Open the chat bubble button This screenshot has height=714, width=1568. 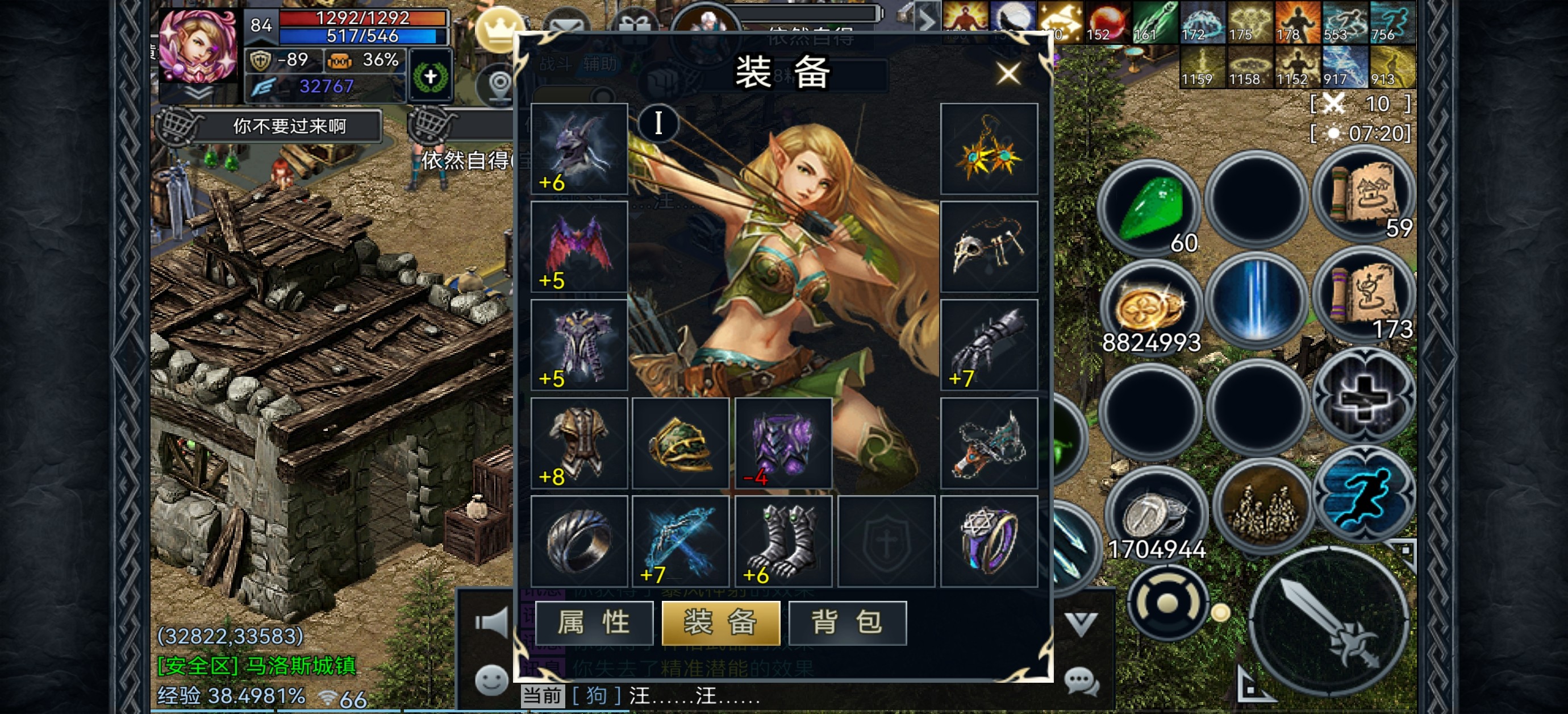pos(1081,680)
